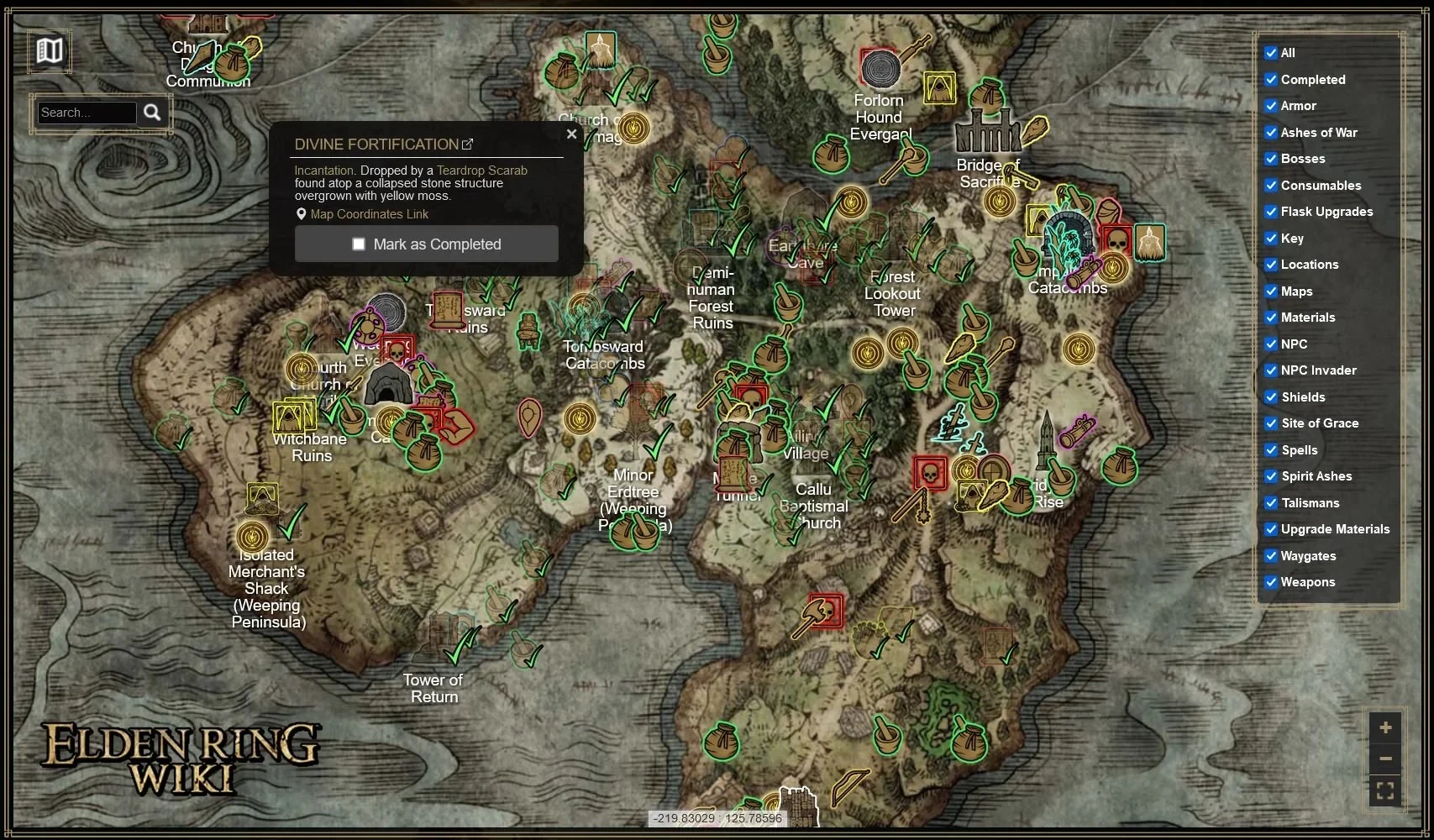This screenshot has height=840, width=1434.
Task: Zoom out with the minus button
Action: [1385, 759]
